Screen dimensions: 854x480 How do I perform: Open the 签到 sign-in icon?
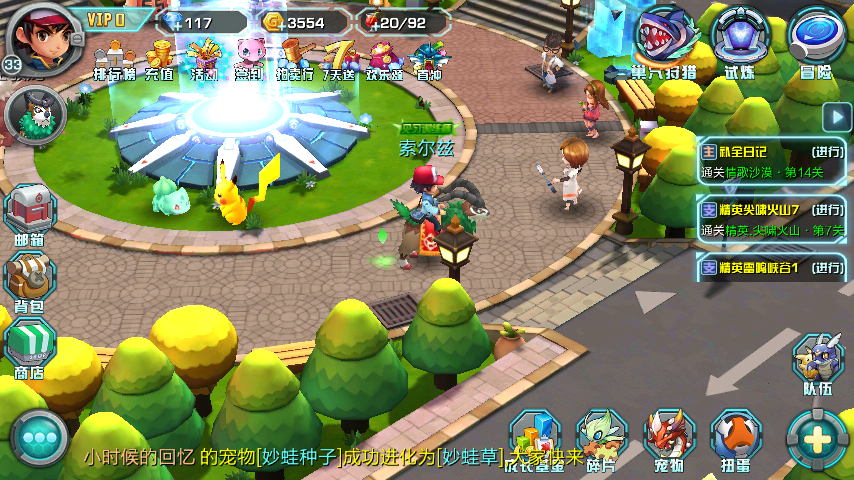pos(248,59)
